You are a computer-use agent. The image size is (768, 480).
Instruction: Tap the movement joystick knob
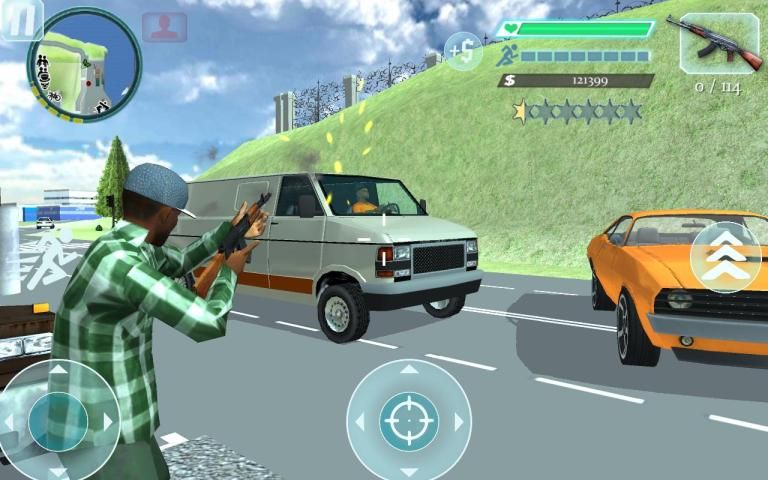[x=58, y=421]
